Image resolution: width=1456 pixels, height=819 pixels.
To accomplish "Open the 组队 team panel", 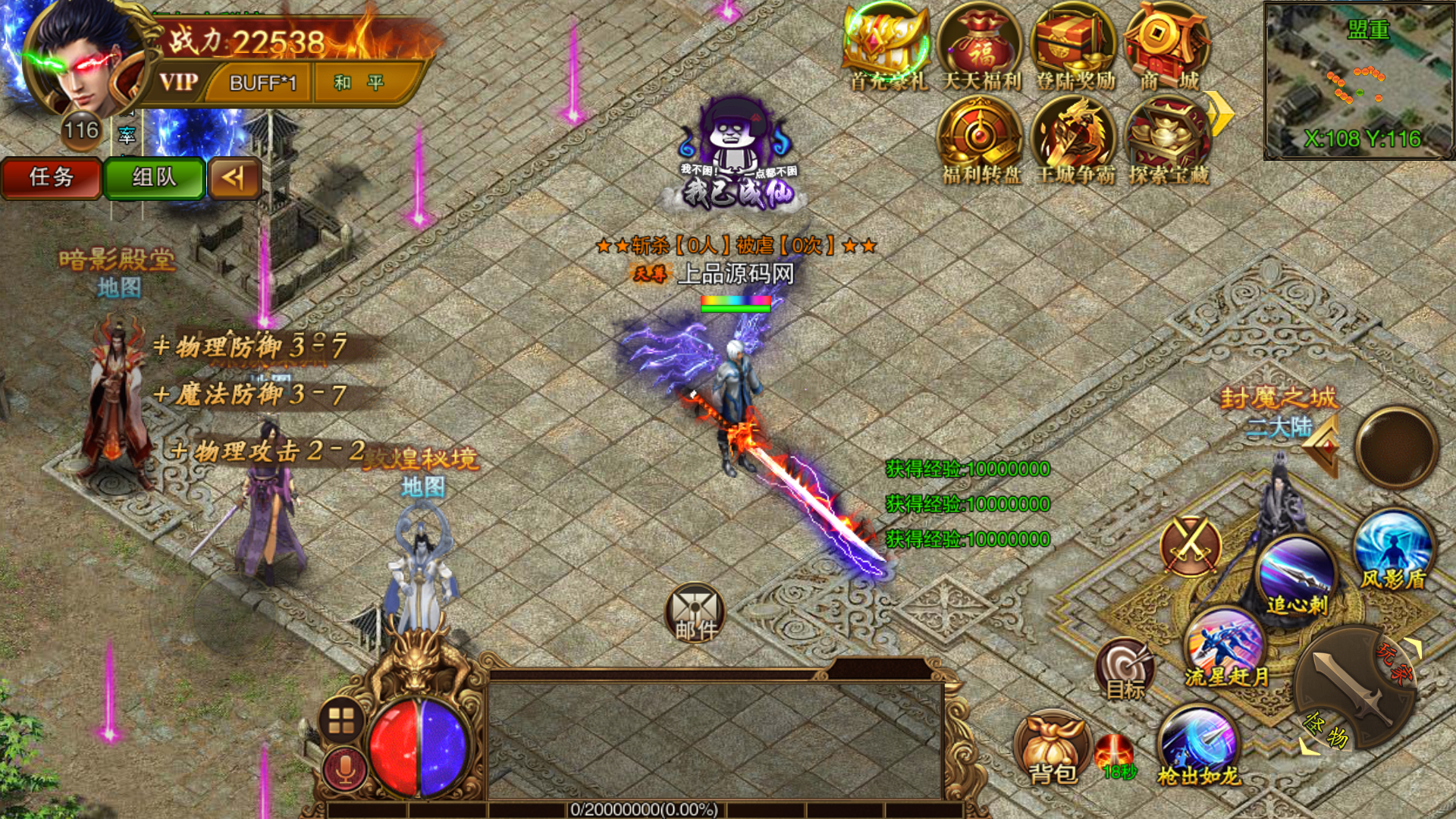I will click(x=154, y=177).
